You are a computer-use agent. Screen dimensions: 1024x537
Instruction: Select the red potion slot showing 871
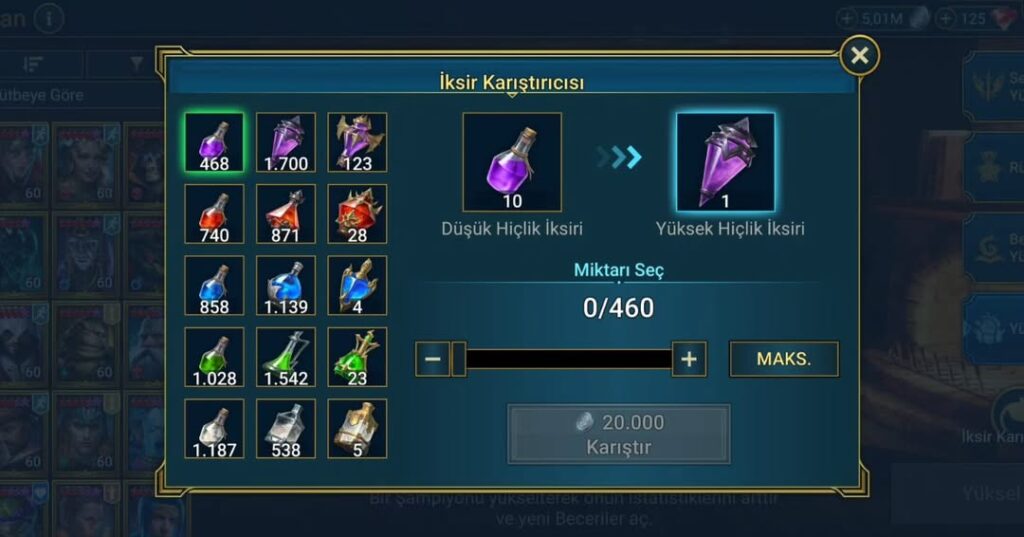(x=286, y=214)
